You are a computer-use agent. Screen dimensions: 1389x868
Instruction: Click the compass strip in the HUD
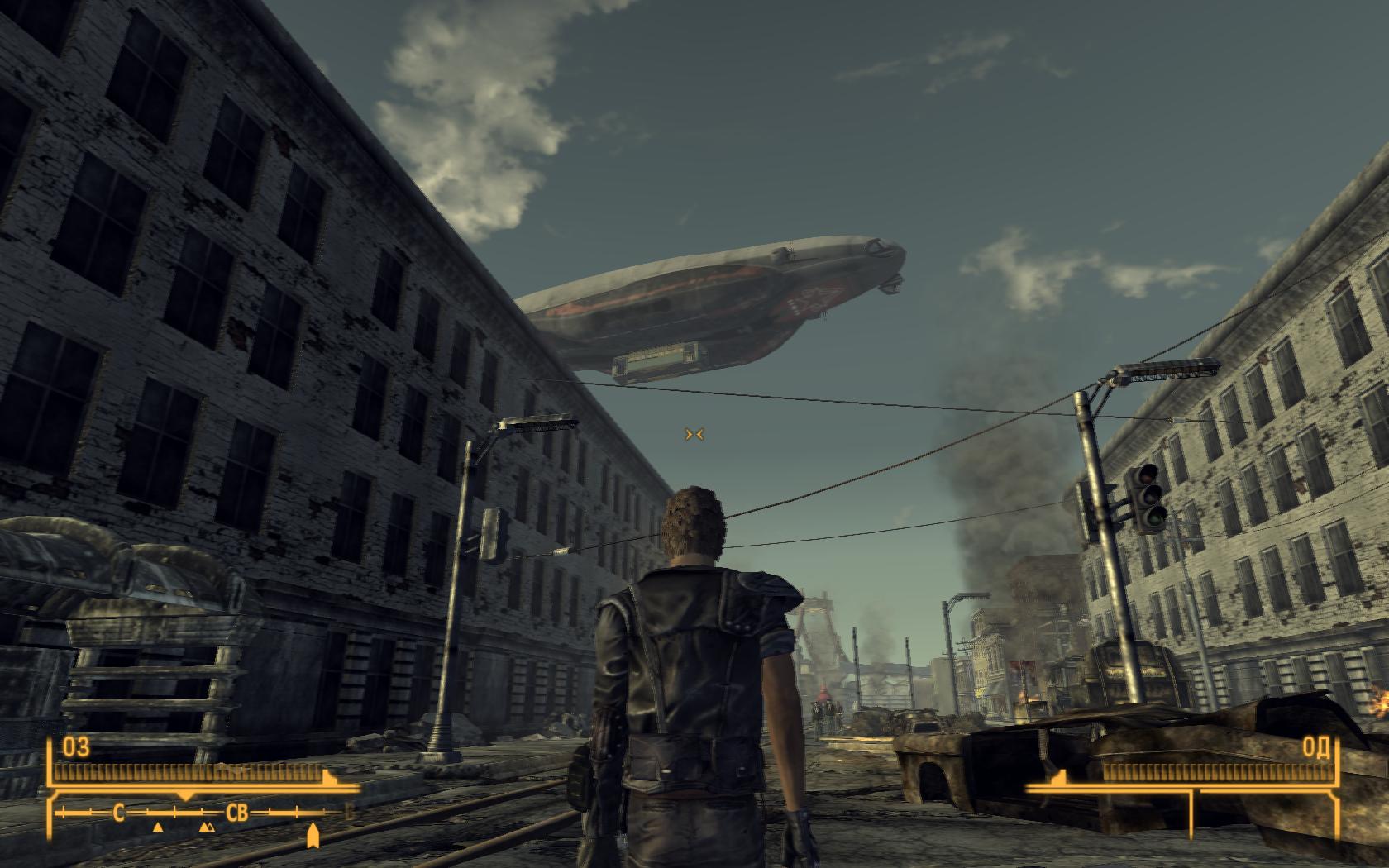pyautogui.click(x=205, y=813)
